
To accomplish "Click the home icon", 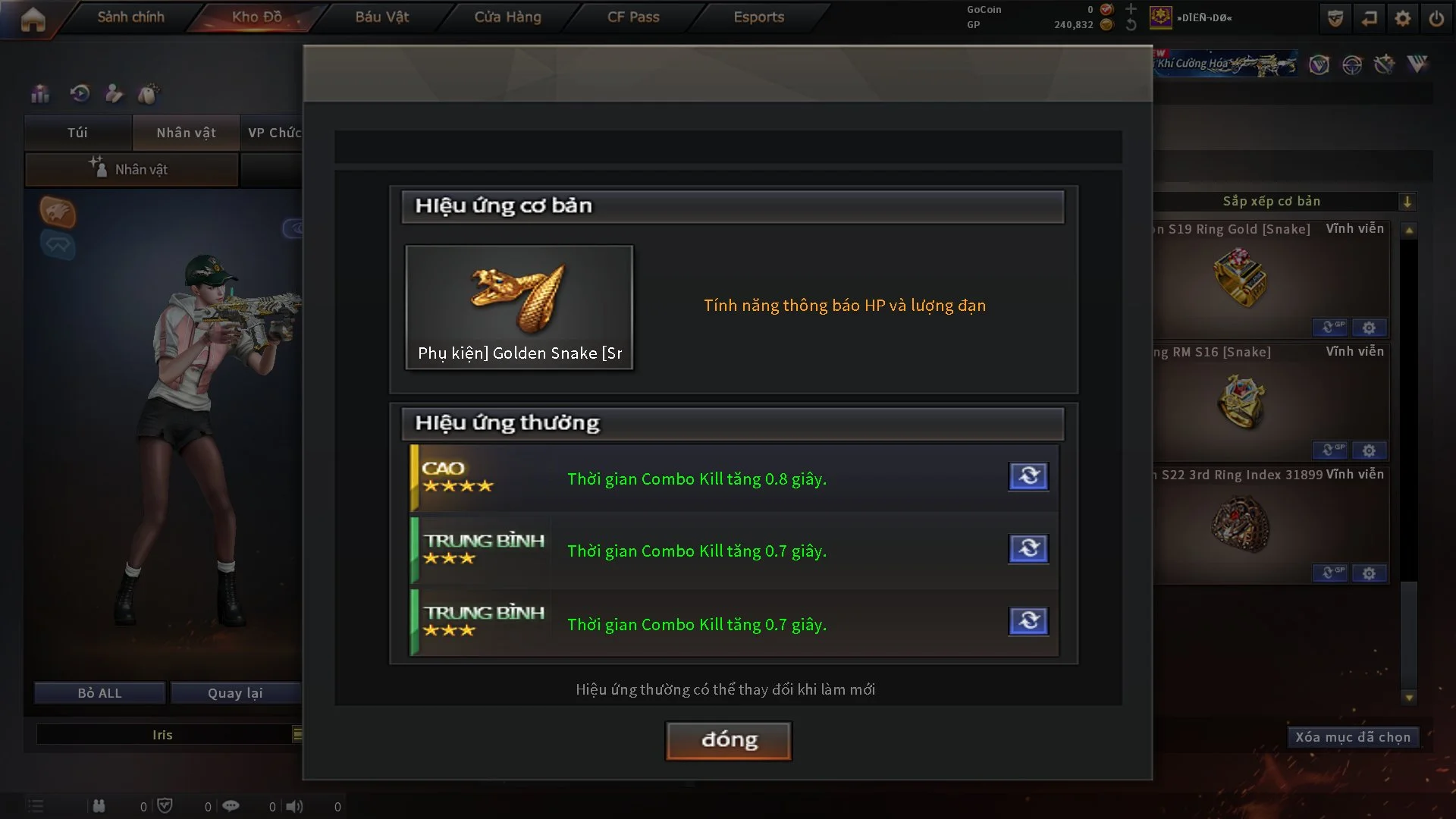I will (33, 20).
